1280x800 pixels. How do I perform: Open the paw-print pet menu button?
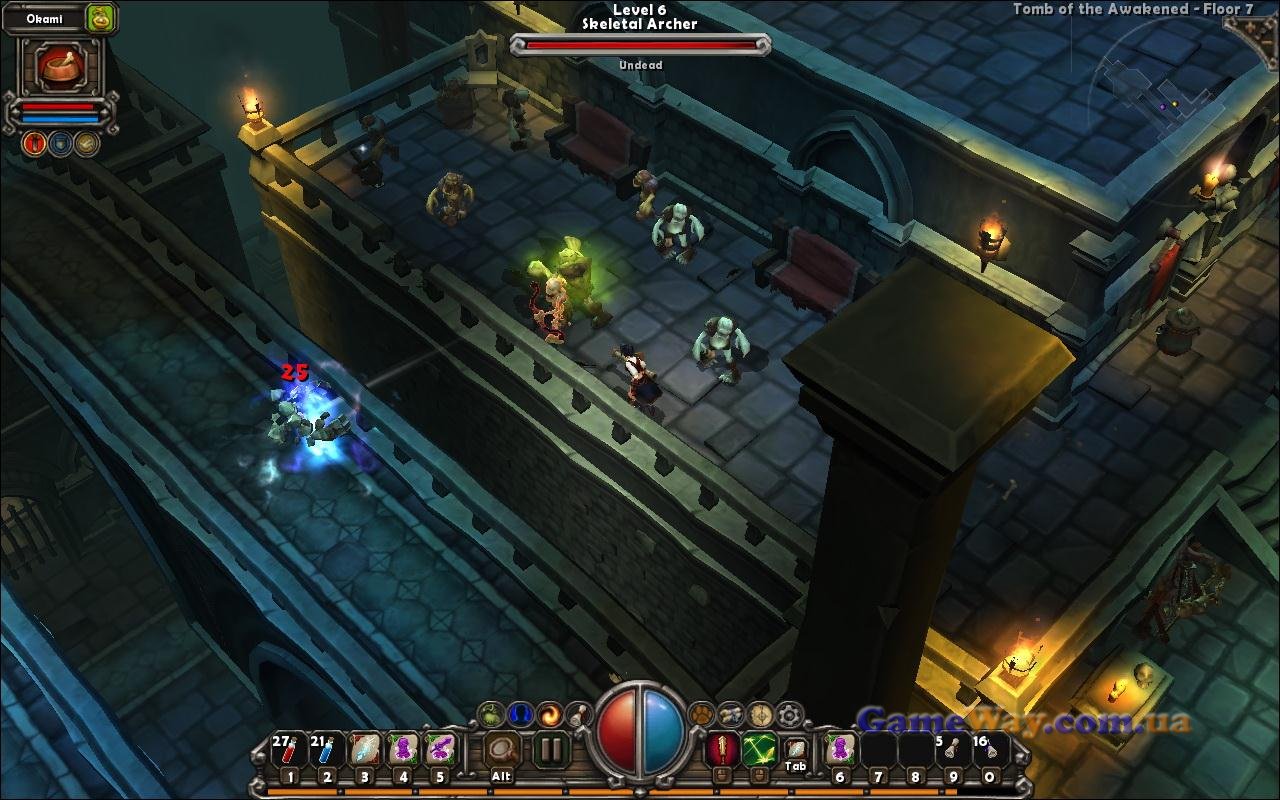tap(703, 714)
